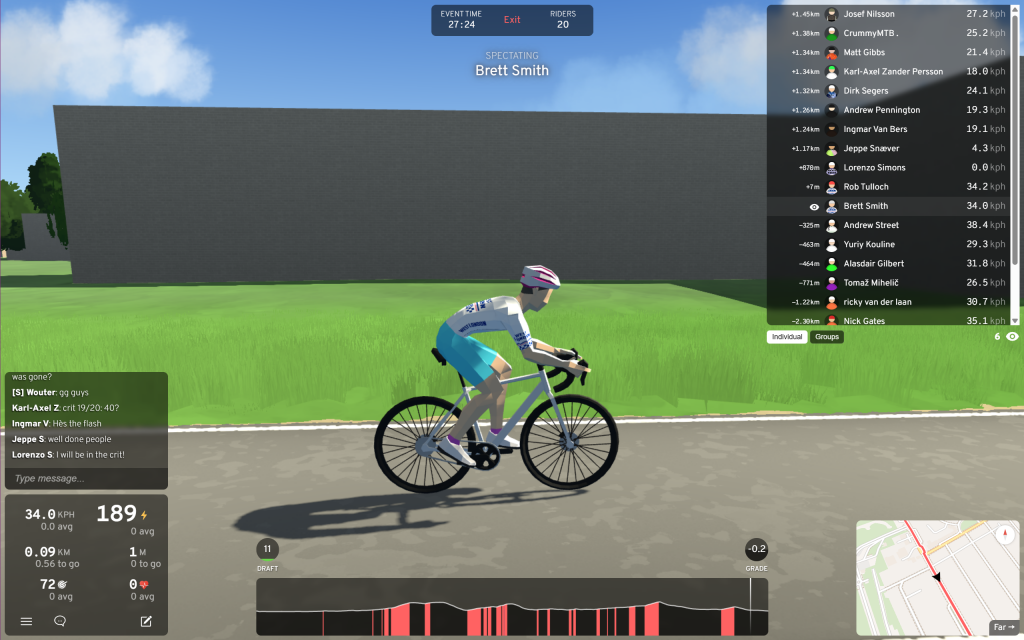Select the Individual rider list tab

[x=787, y=337]
